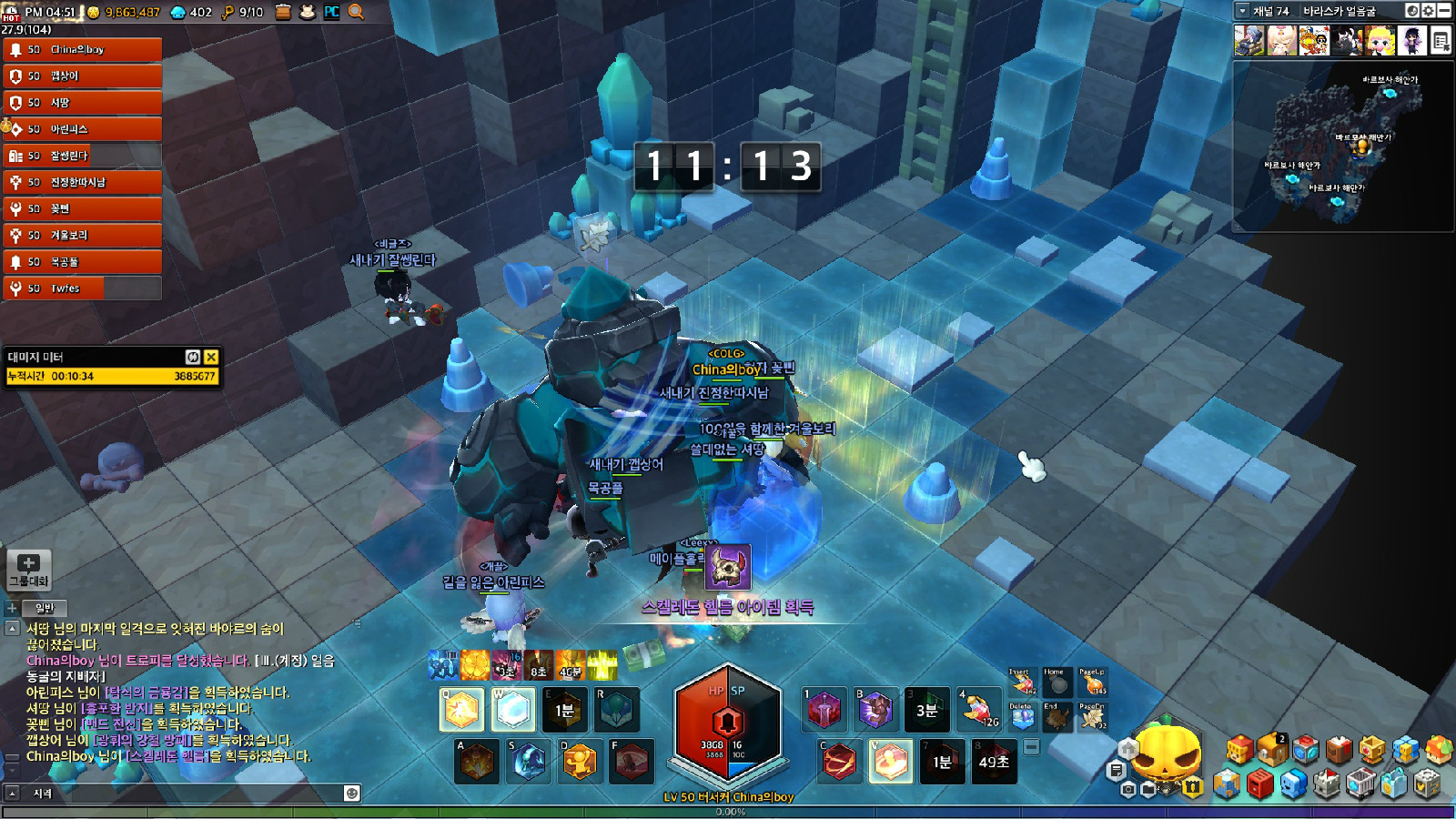Image resolution: width=1456 pixels, height=819 pixels.
Task: Use the W-slot ice crystal skill
Action: [x=513, y=711]
